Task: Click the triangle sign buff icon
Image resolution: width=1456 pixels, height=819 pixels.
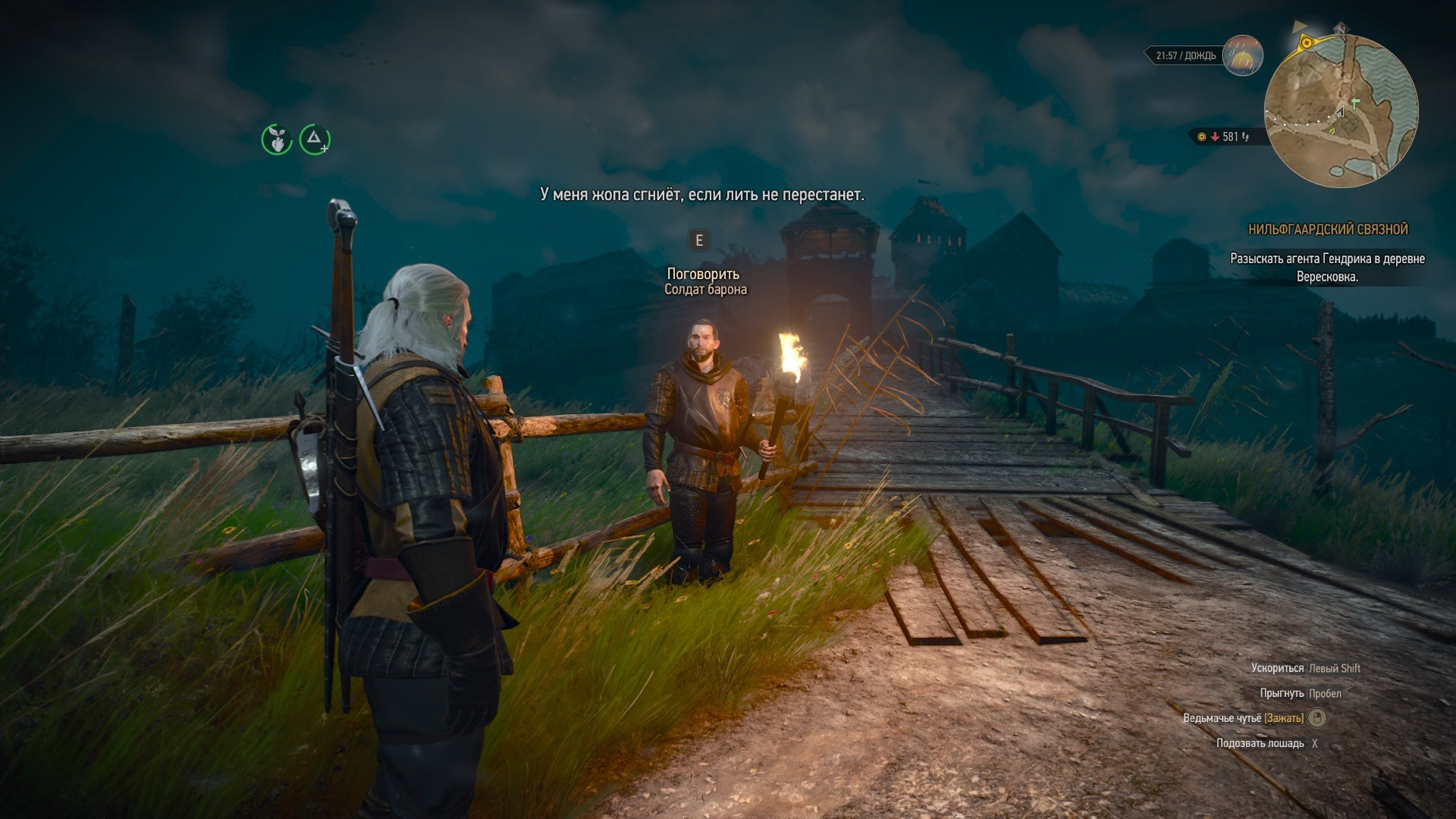Action: coord(314,139)
